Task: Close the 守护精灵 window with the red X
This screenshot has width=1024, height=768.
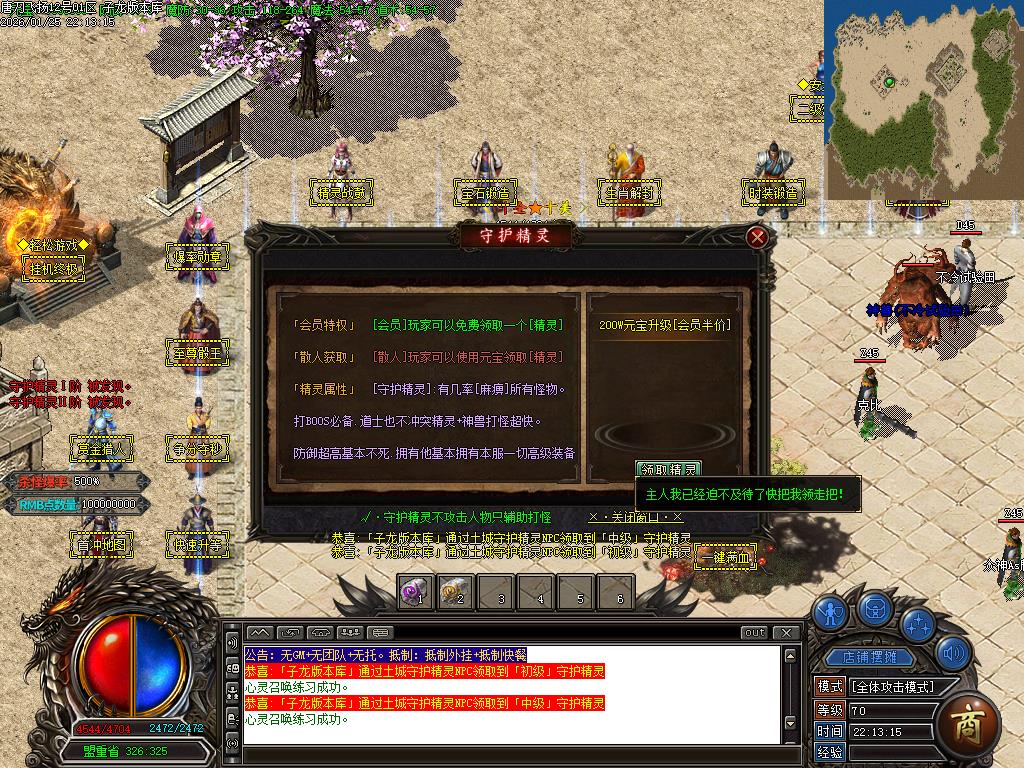Action: (x=758, y=237)
